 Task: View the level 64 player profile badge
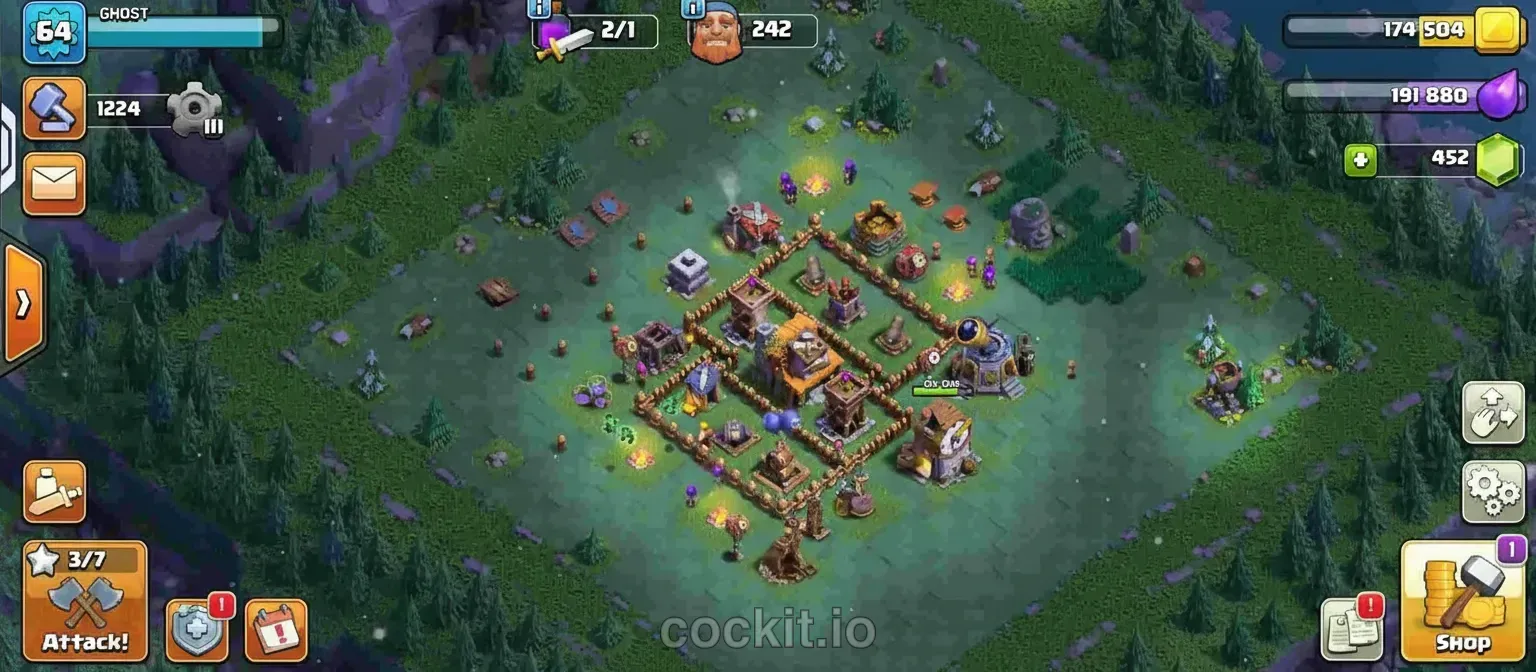click(x=53, y=31)
